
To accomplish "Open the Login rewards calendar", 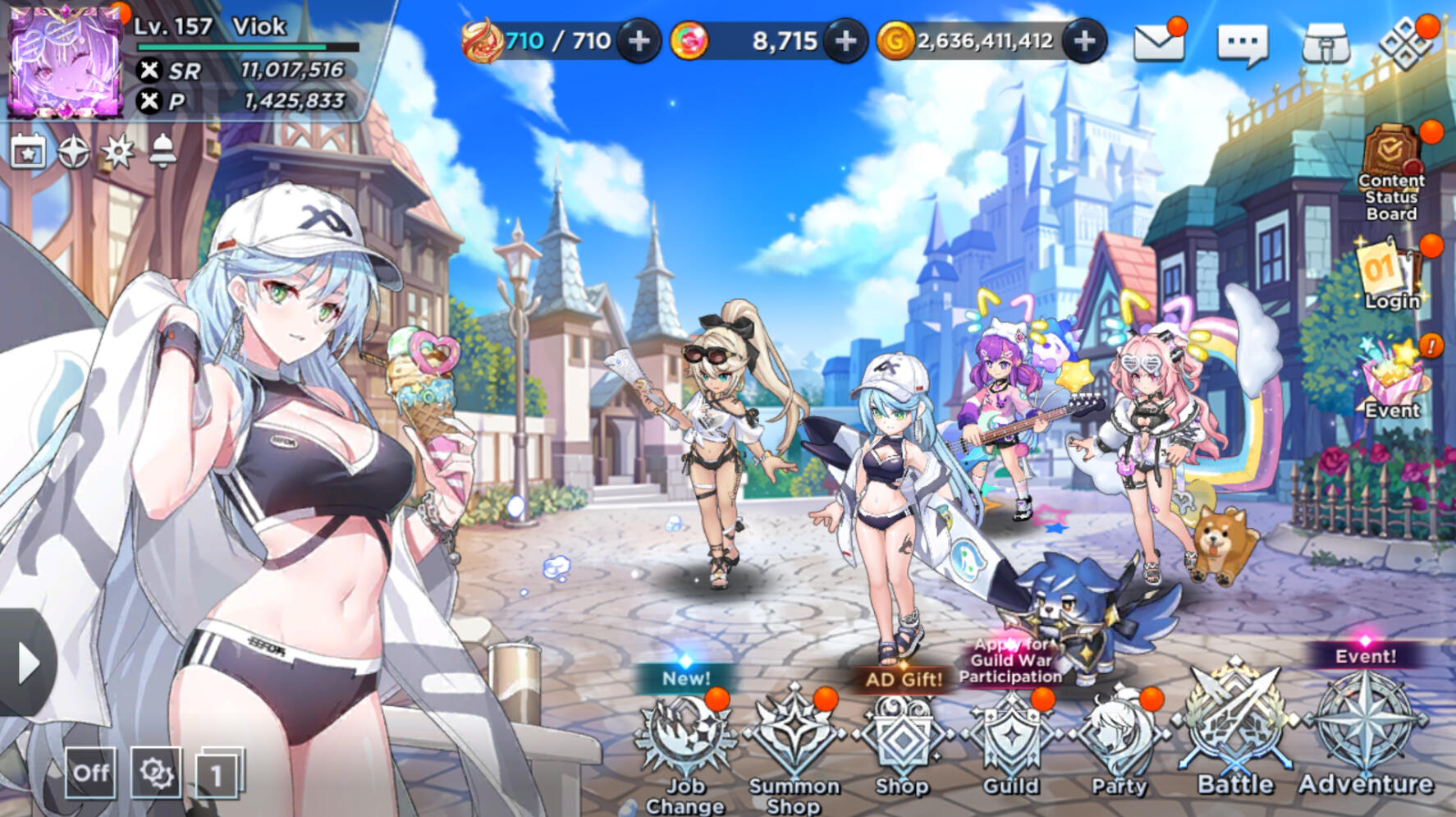I will 1390,276.
